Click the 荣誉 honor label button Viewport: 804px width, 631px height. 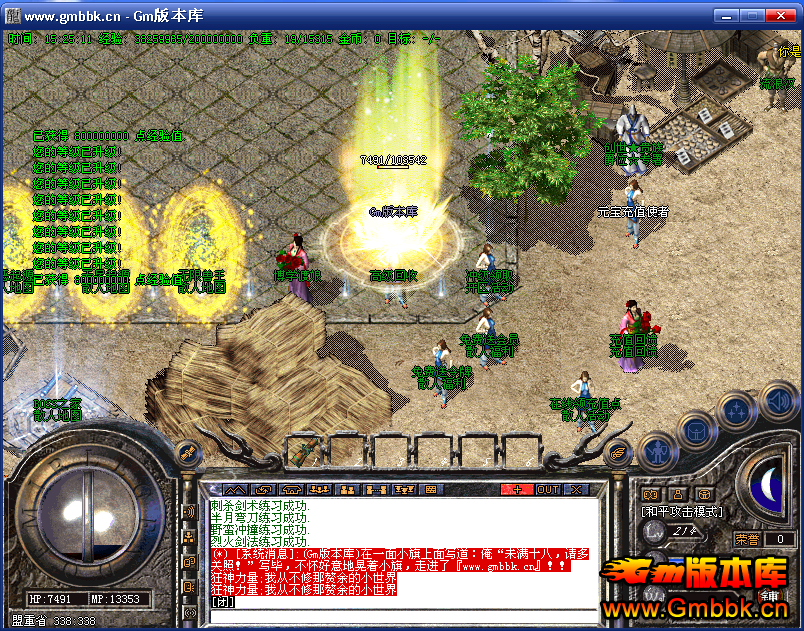[748, 538]
